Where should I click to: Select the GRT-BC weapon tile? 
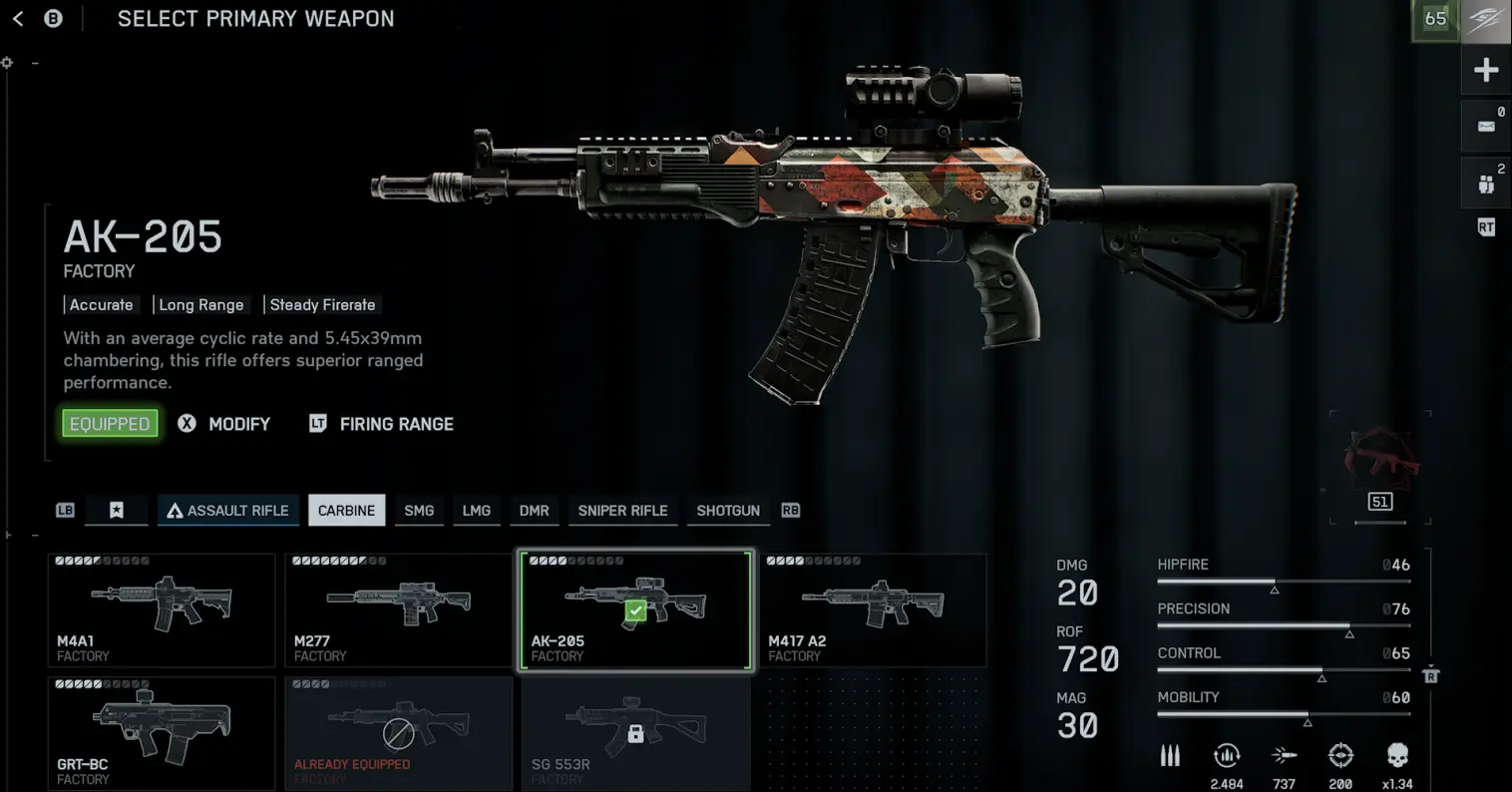click(162, 733)
